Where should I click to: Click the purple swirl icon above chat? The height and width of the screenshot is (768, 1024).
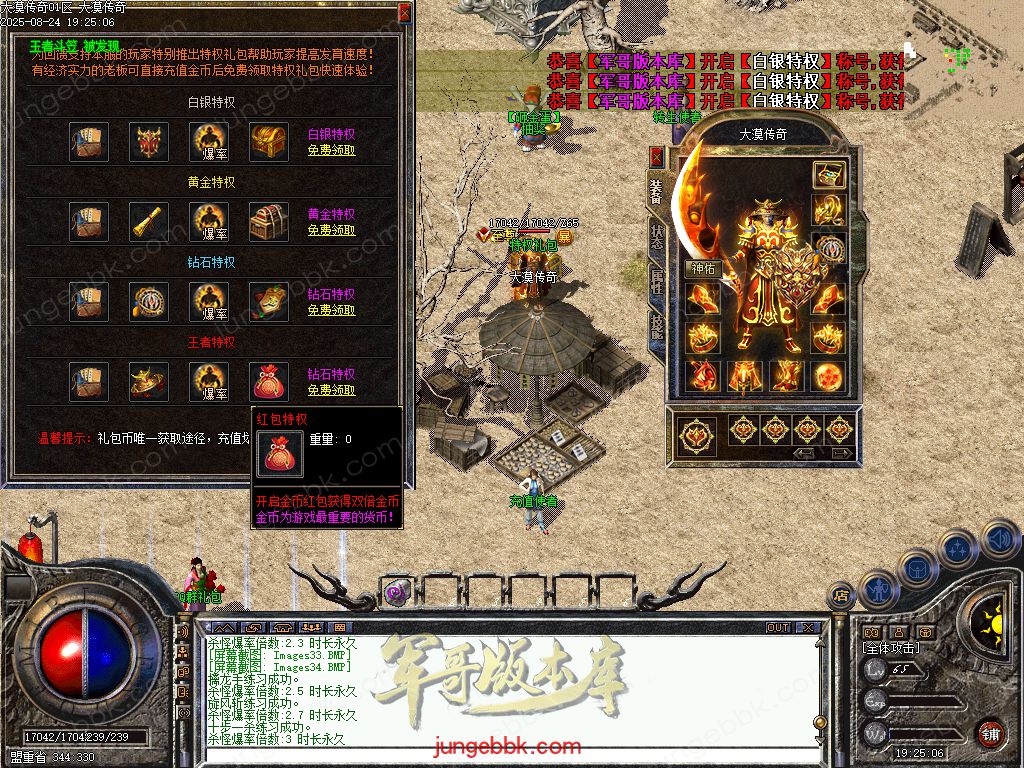pos(396,592)
